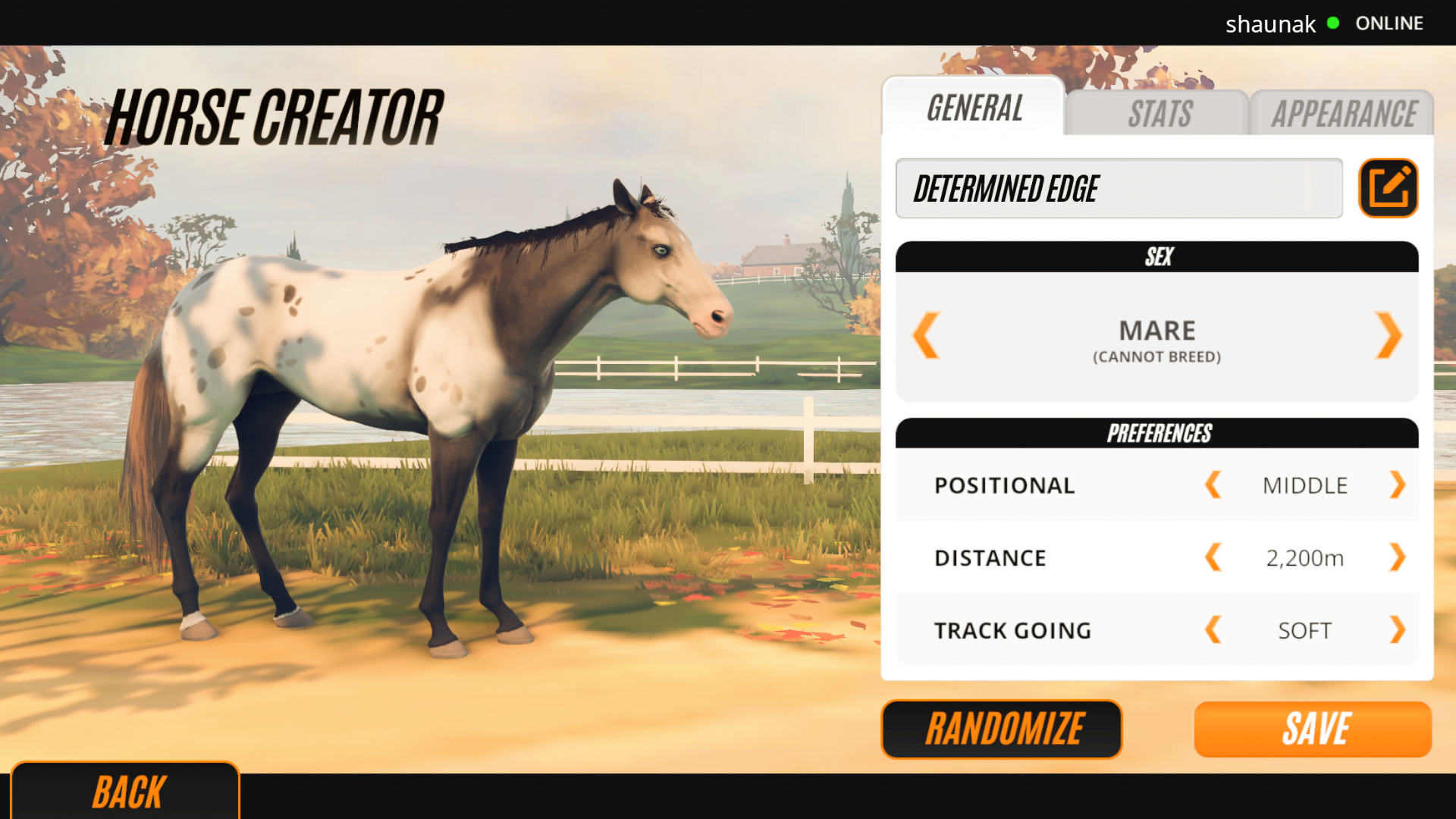This screenshot has width=1456, height=819.
Task: Decrease Distance preference below 2,200m
Action: point(1213,557)
